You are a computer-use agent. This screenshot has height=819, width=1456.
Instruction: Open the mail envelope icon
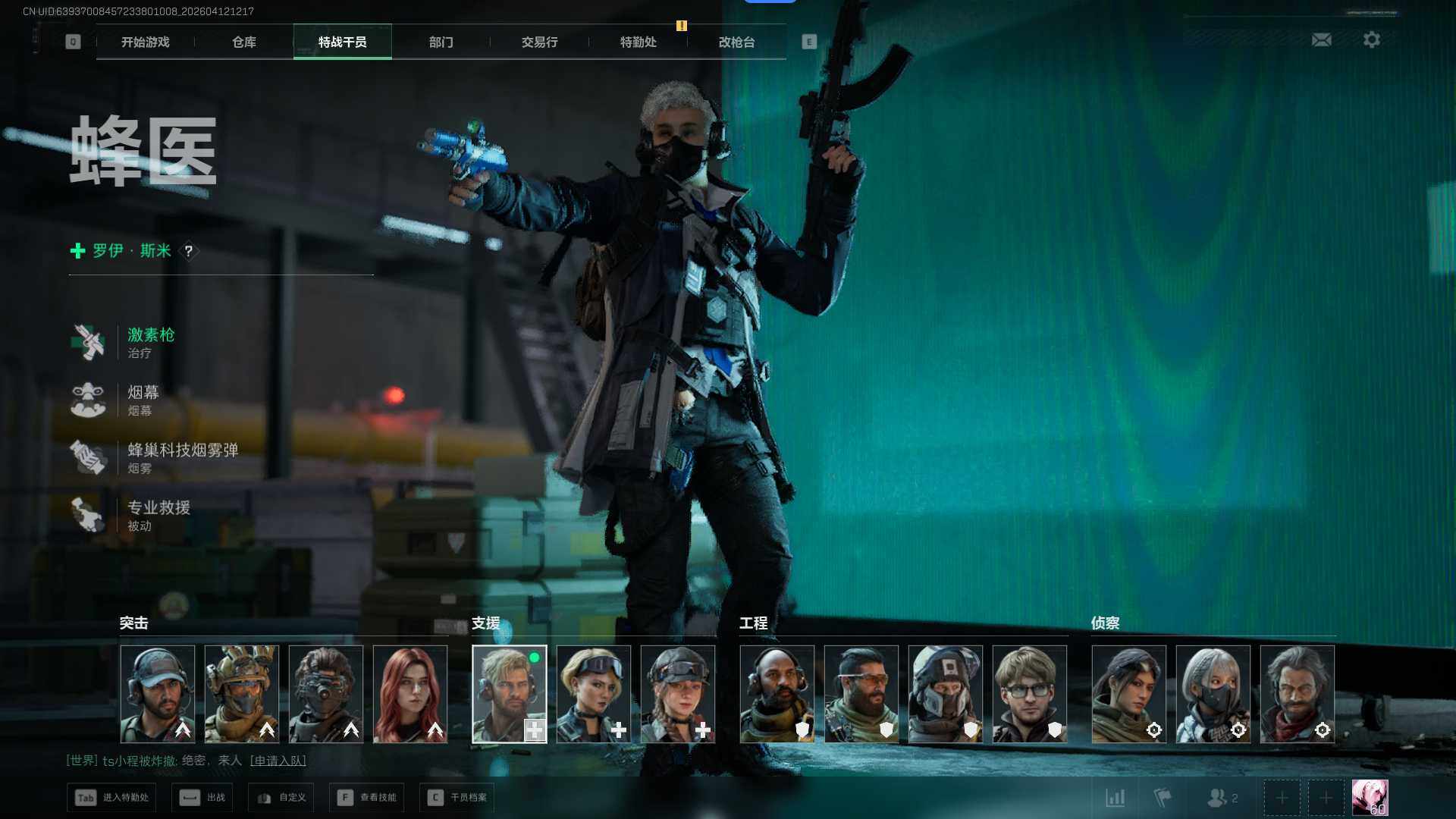1322,39
